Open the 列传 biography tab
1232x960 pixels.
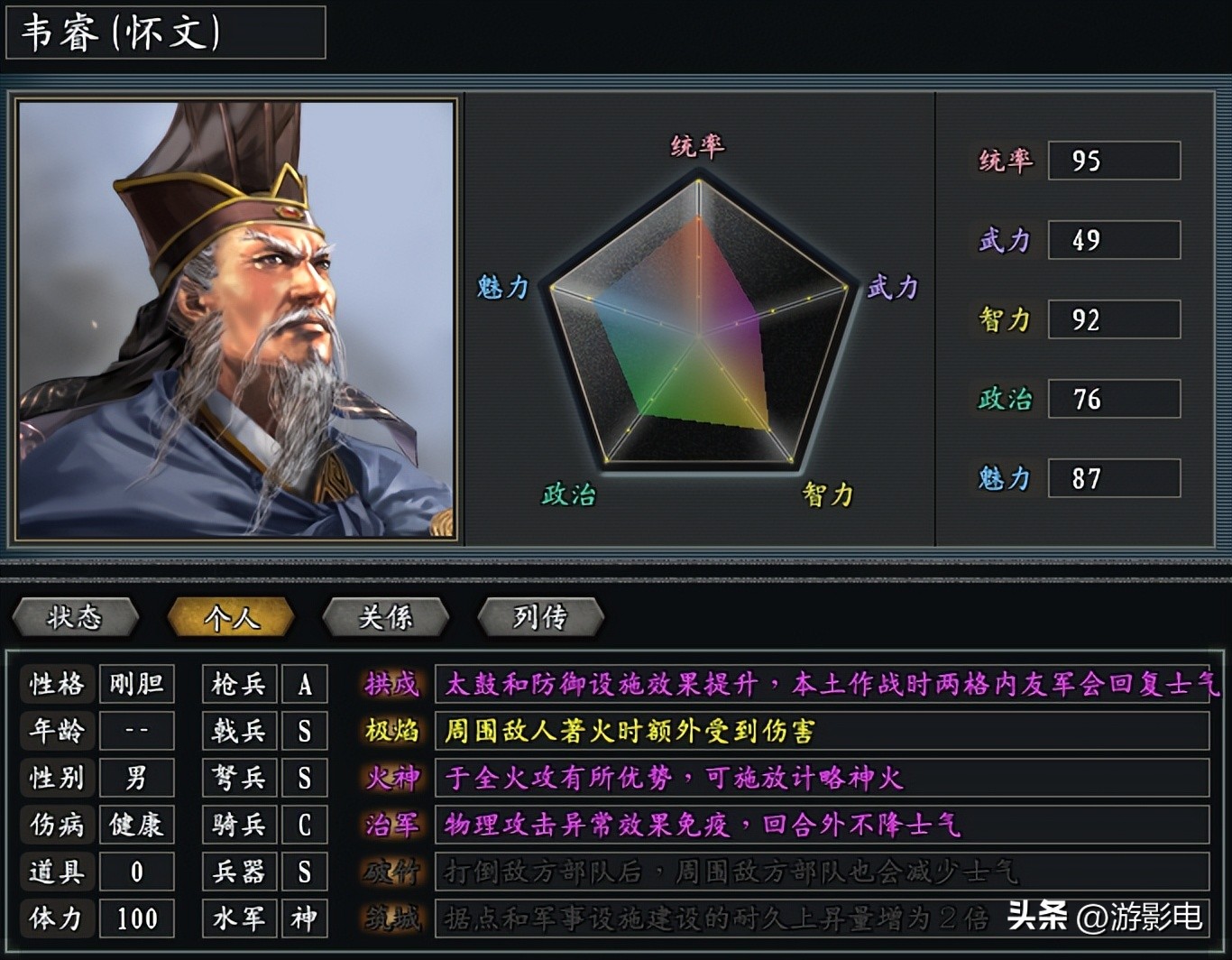(541, 618)
